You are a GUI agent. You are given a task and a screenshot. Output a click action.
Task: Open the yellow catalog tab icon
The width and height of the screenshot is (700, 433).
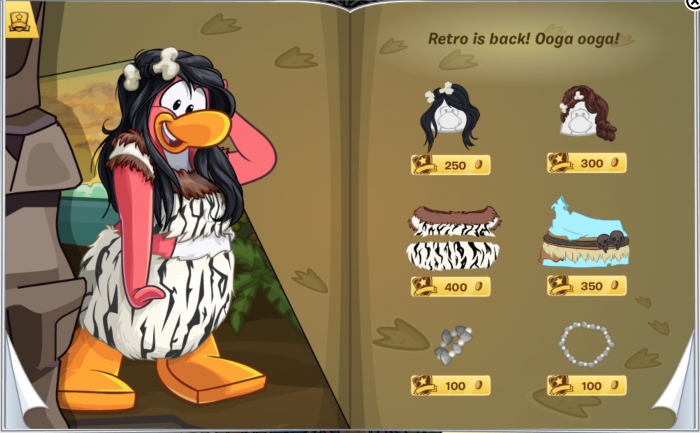(20, 21)
